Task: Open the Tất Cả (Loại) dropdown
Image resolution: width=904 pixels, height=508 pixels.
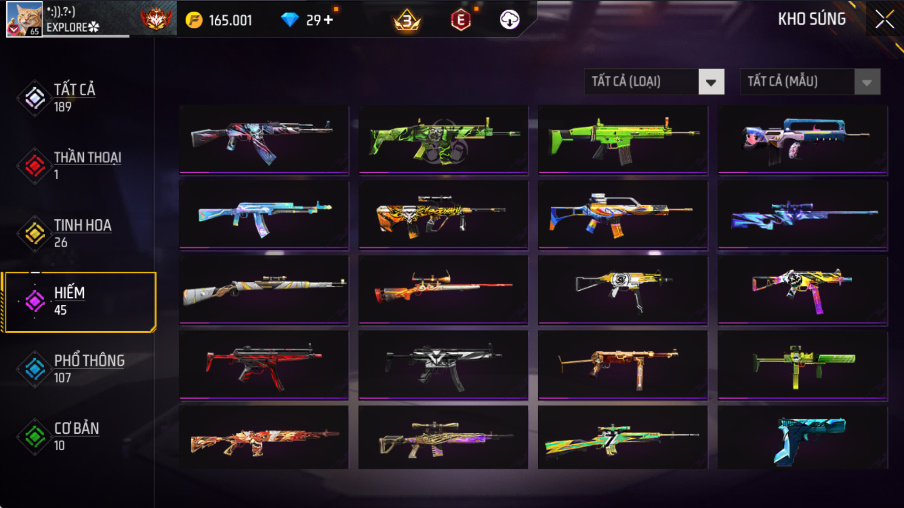Action: (x=655, y=82)
